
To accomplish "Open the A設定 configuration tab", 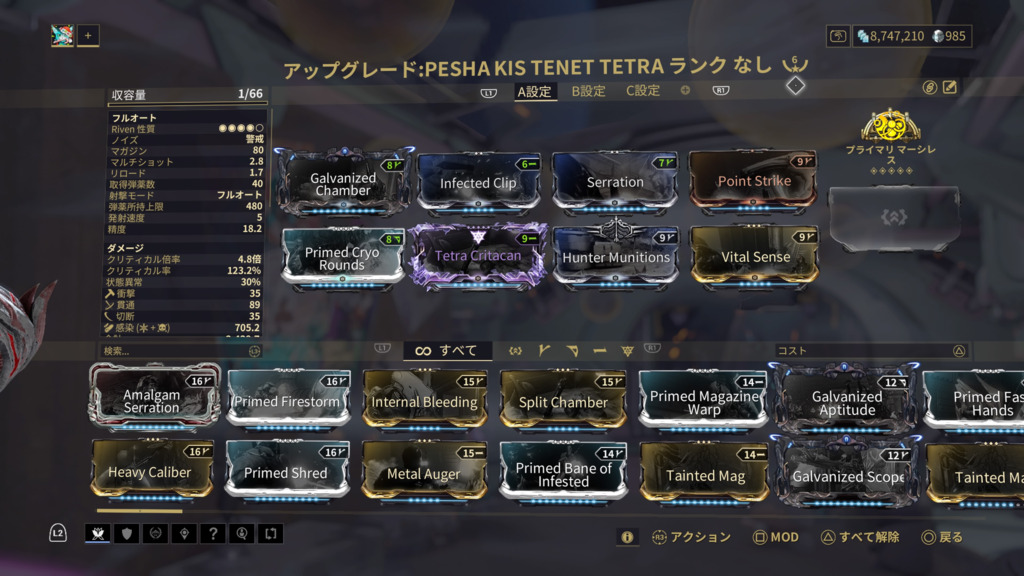I will coord(534,91).
